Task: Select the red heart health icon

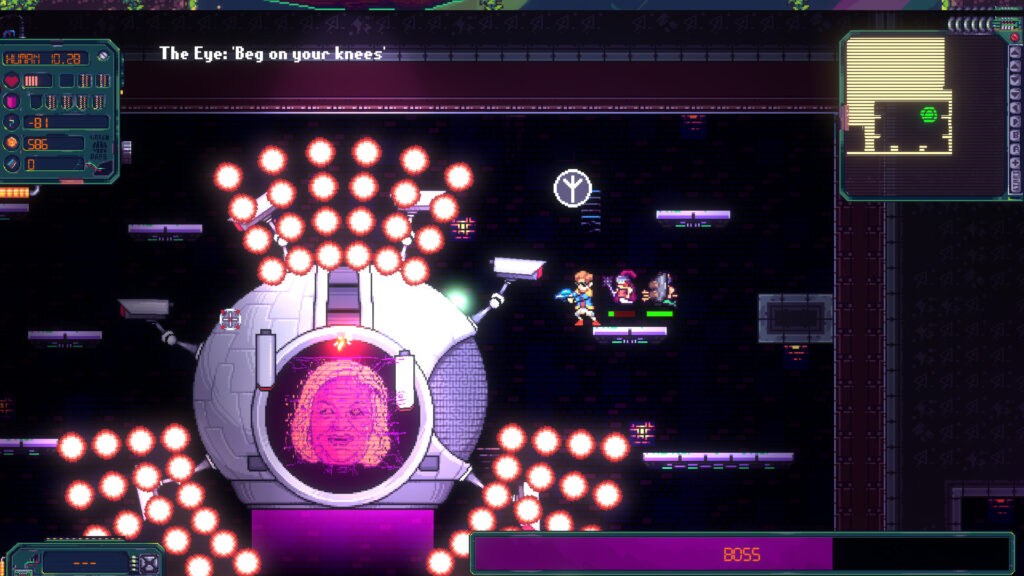Action: click(12, 80)
